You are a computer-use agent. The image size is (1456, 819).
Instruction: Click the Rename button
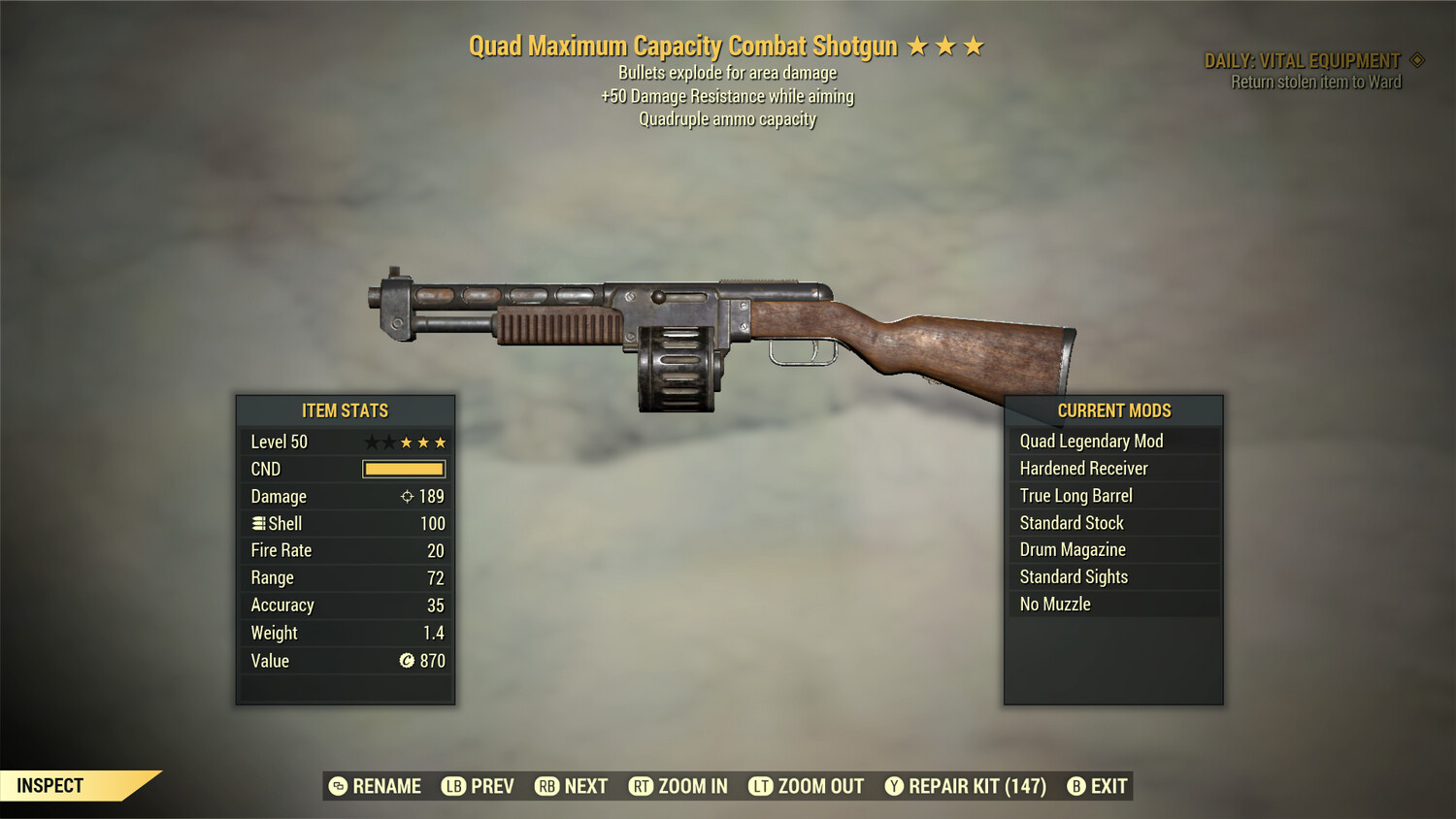[377, 786]
